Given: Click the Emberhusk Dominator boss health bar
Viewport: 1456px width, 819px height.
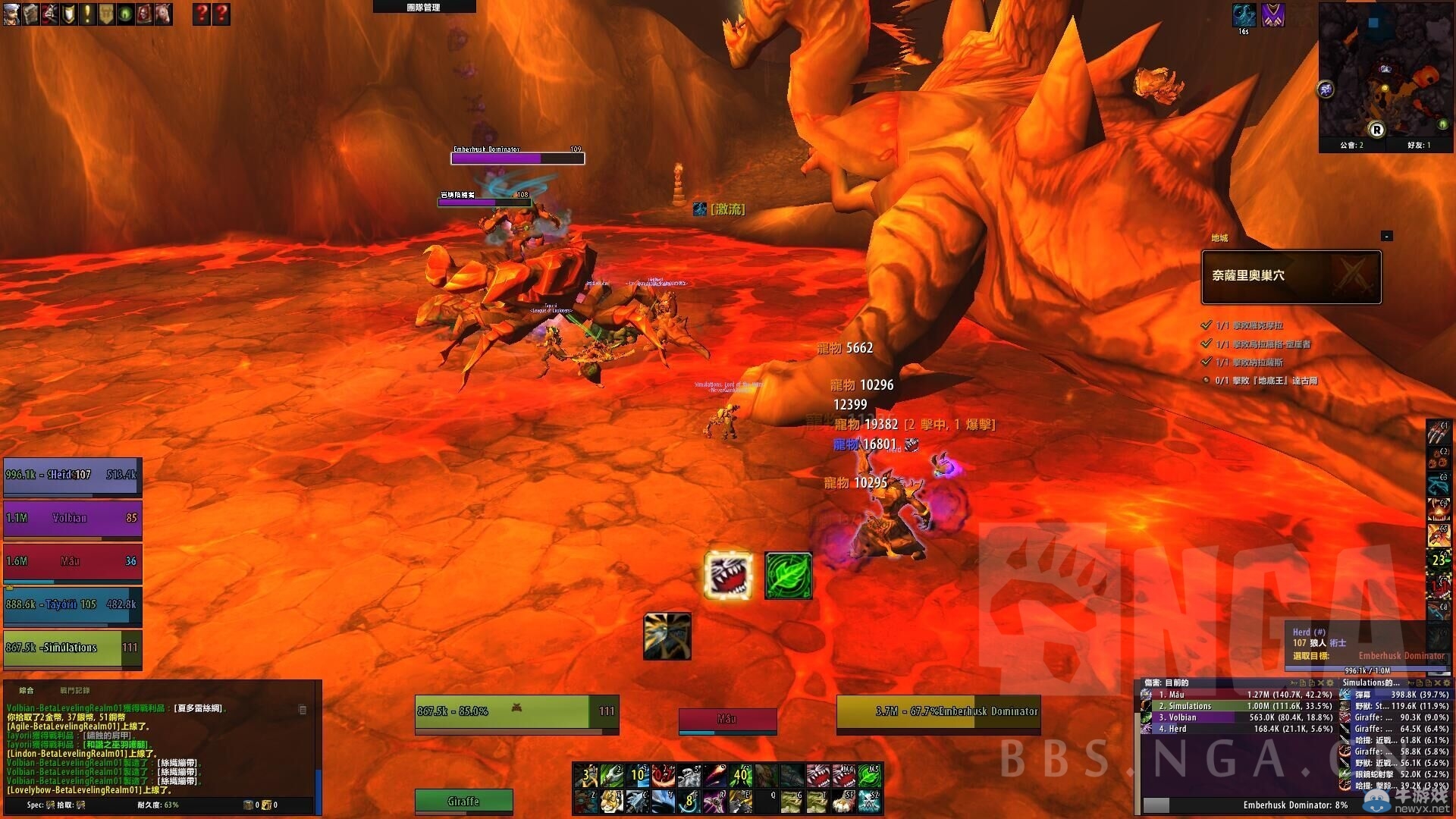Looking at the screenshot, I should coord(517,158).
